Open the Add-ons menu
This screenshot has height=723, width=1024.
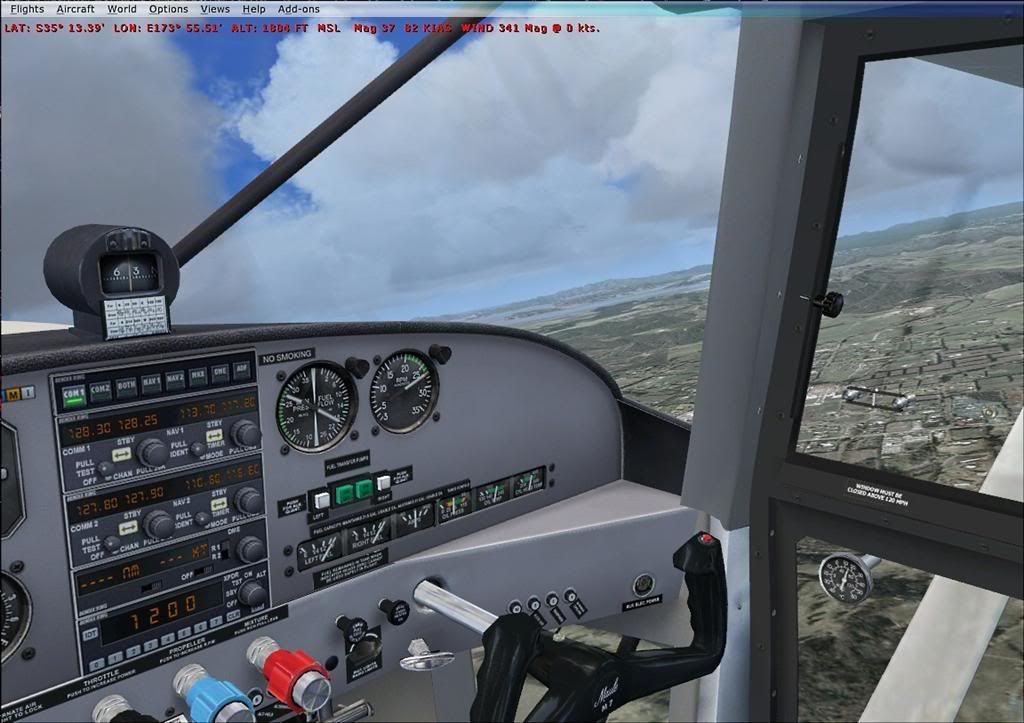(x=299, y=9)
